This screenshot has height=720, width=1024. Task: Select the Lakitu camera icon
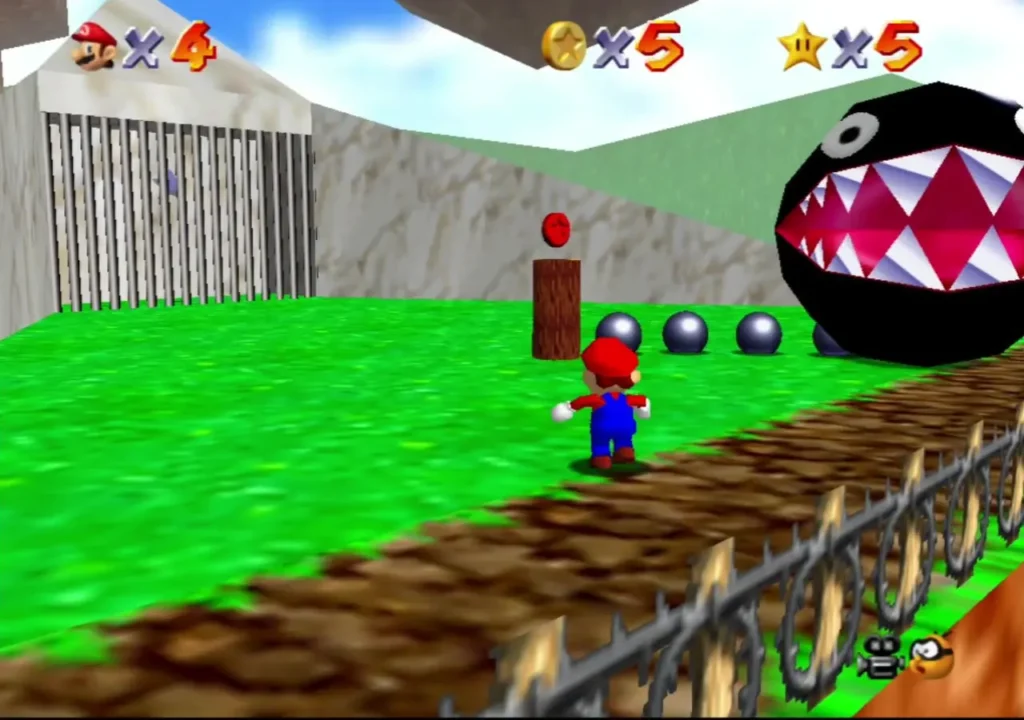click(930, 657)
